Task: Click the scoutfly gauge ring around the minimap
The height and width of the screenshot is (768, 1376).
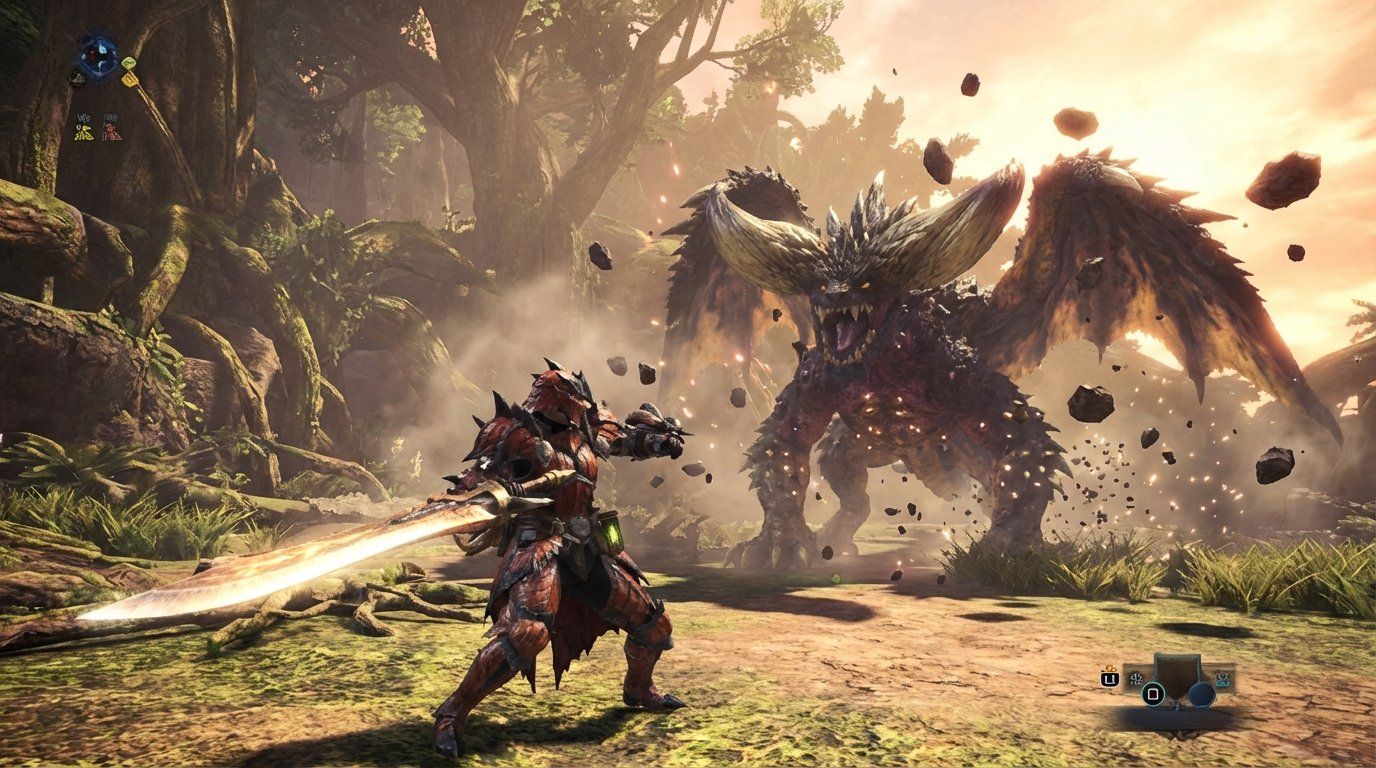Action: click(97, 37)
